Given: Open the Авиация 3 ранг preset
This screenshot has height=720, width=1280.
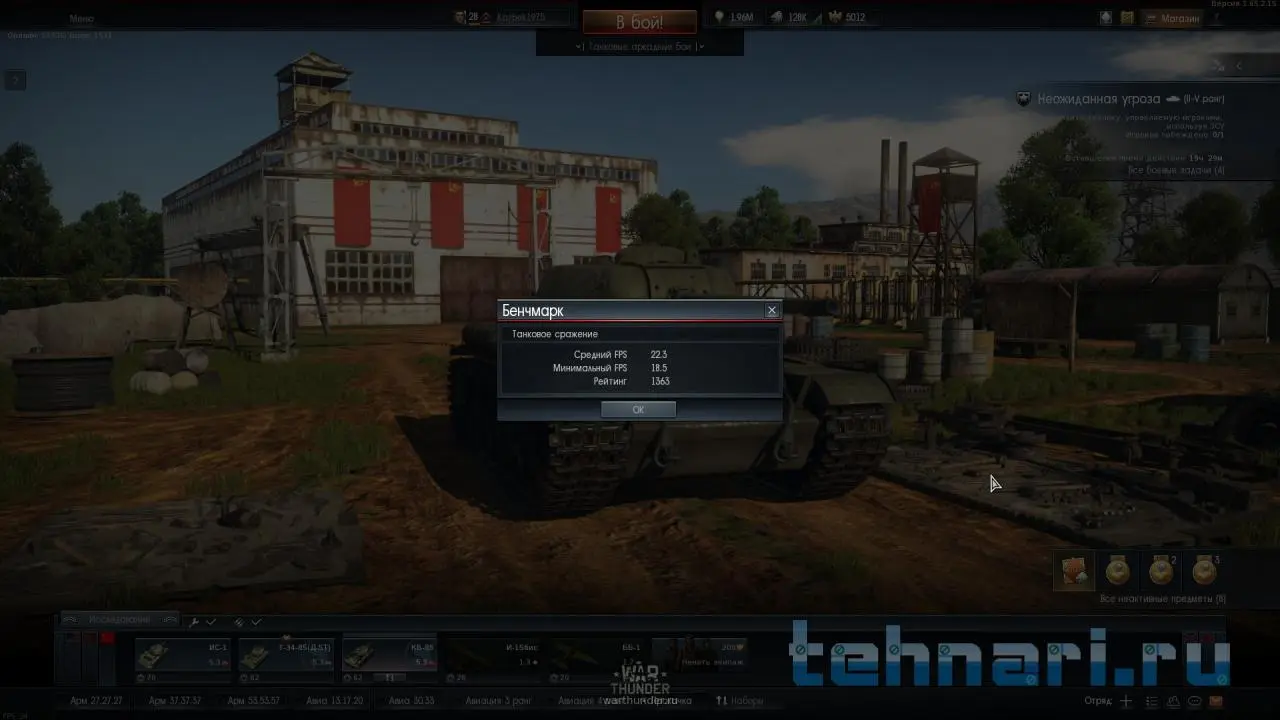Looking at the screenshot, I should (497, 701).
